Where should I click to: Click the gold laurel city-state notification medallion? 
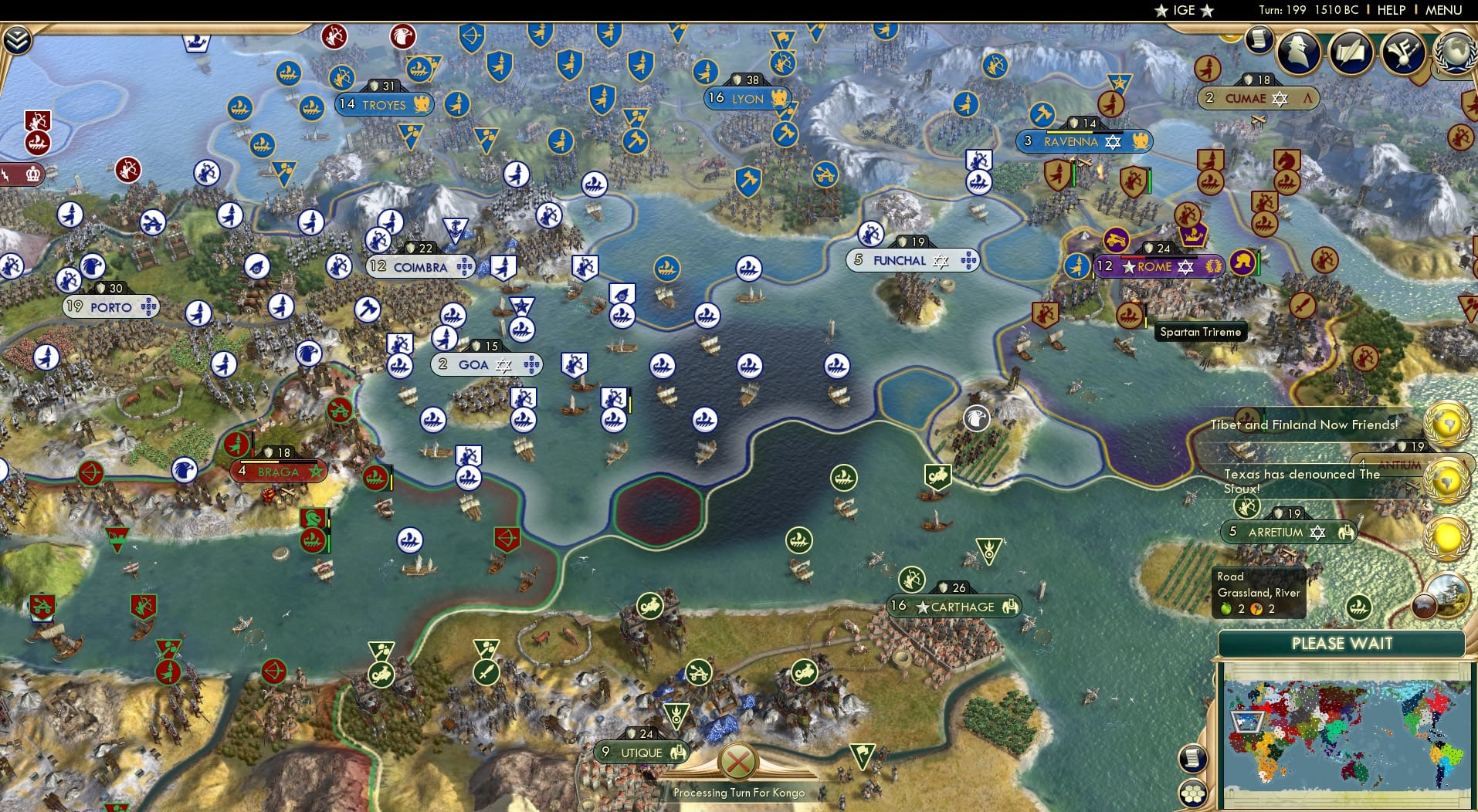tap(1447, 533)
